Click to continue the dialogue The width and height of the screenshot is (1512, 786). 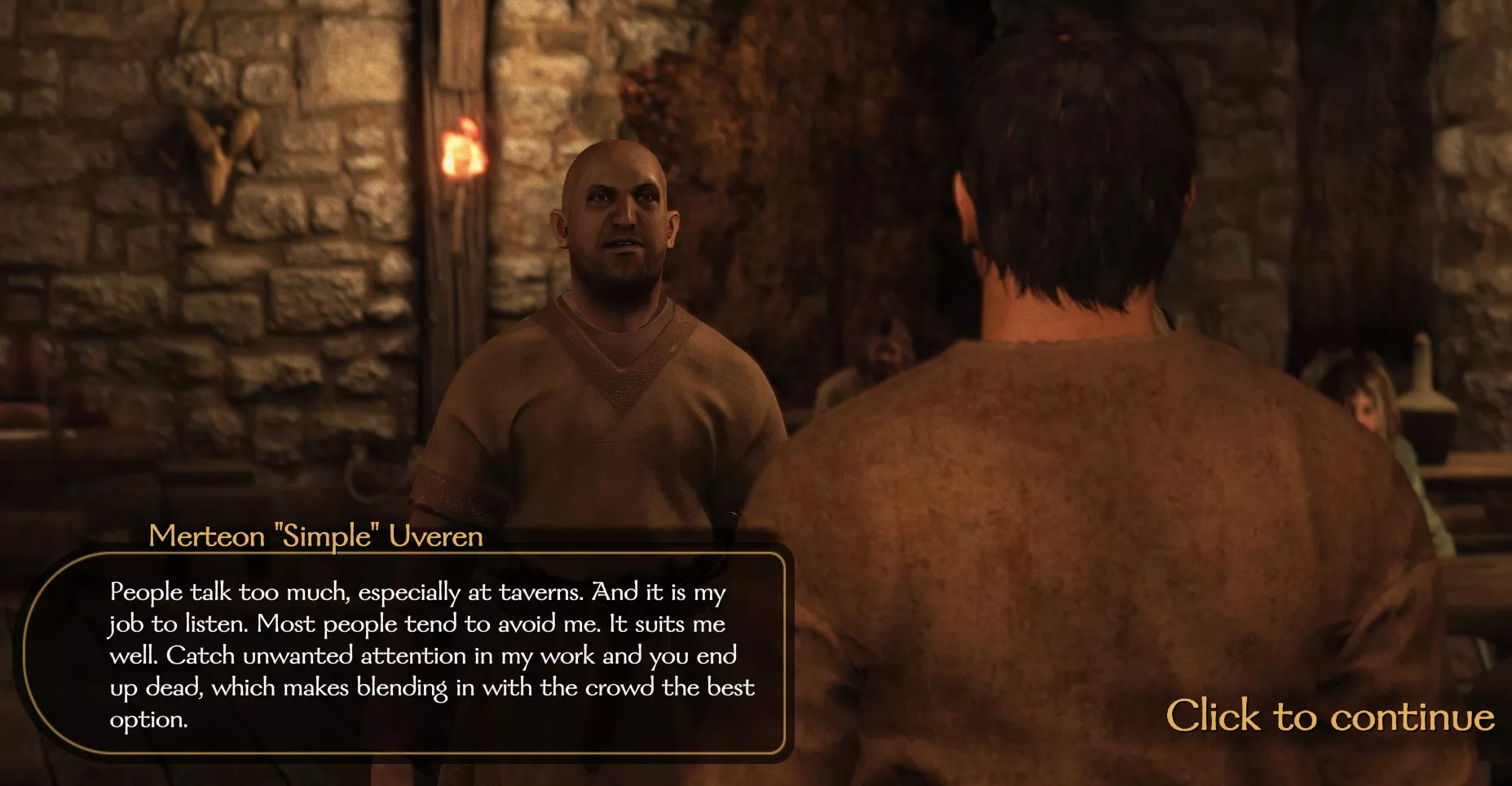point(1329,717)
